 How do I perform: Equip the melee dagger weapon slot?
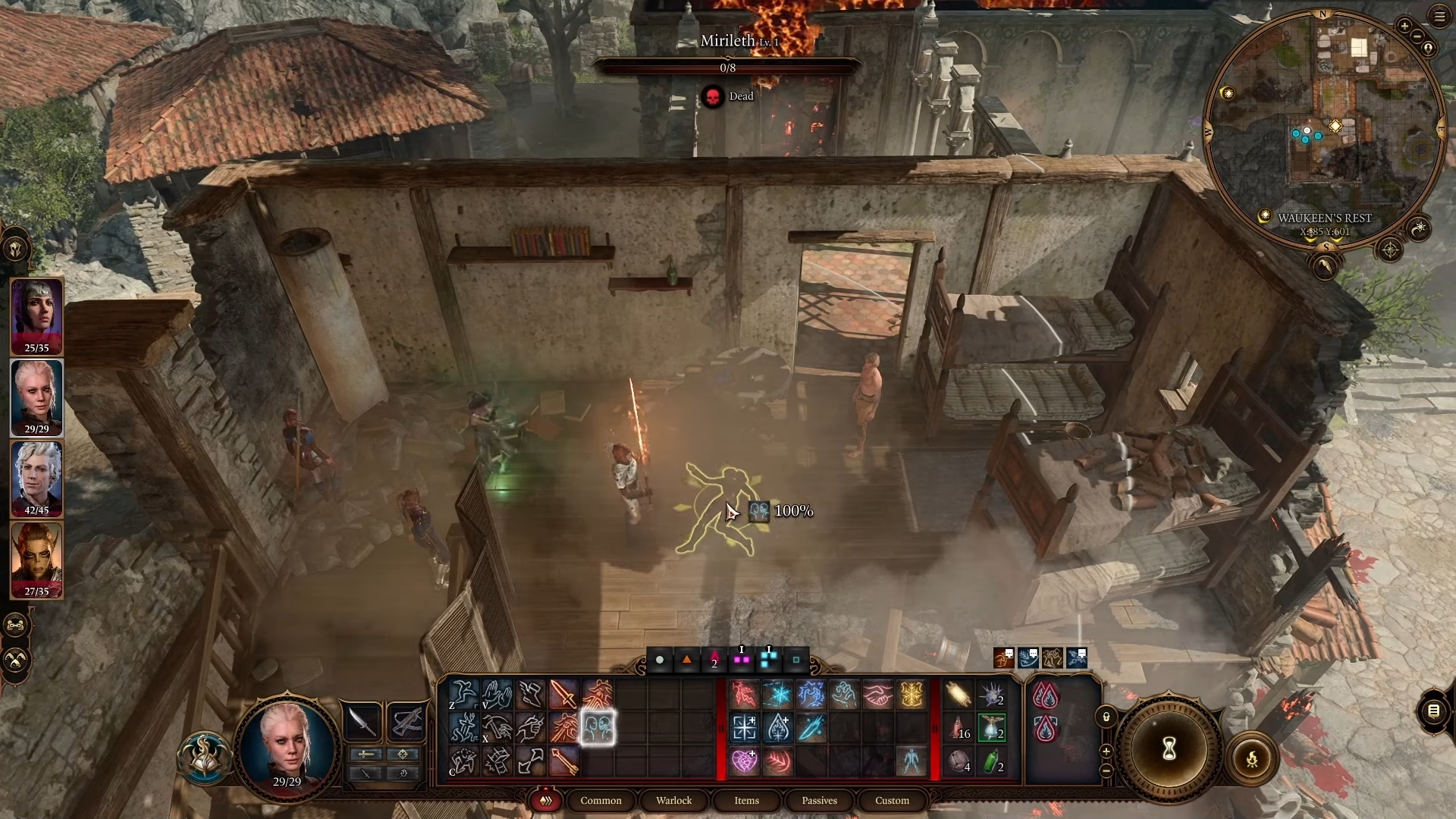pos(362,722)
